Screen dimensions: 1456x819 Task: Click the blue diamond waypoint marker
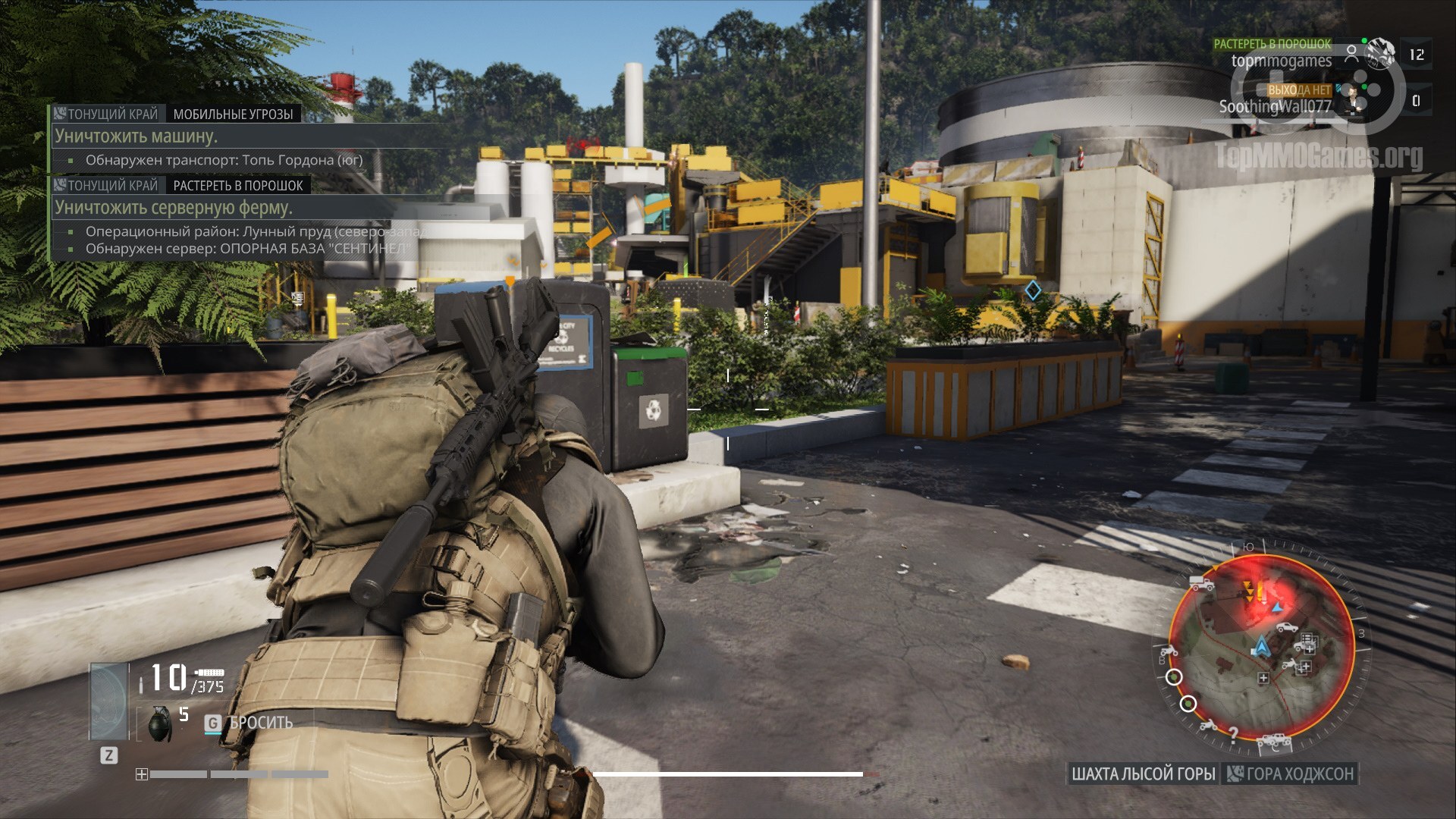[1033, 290]
